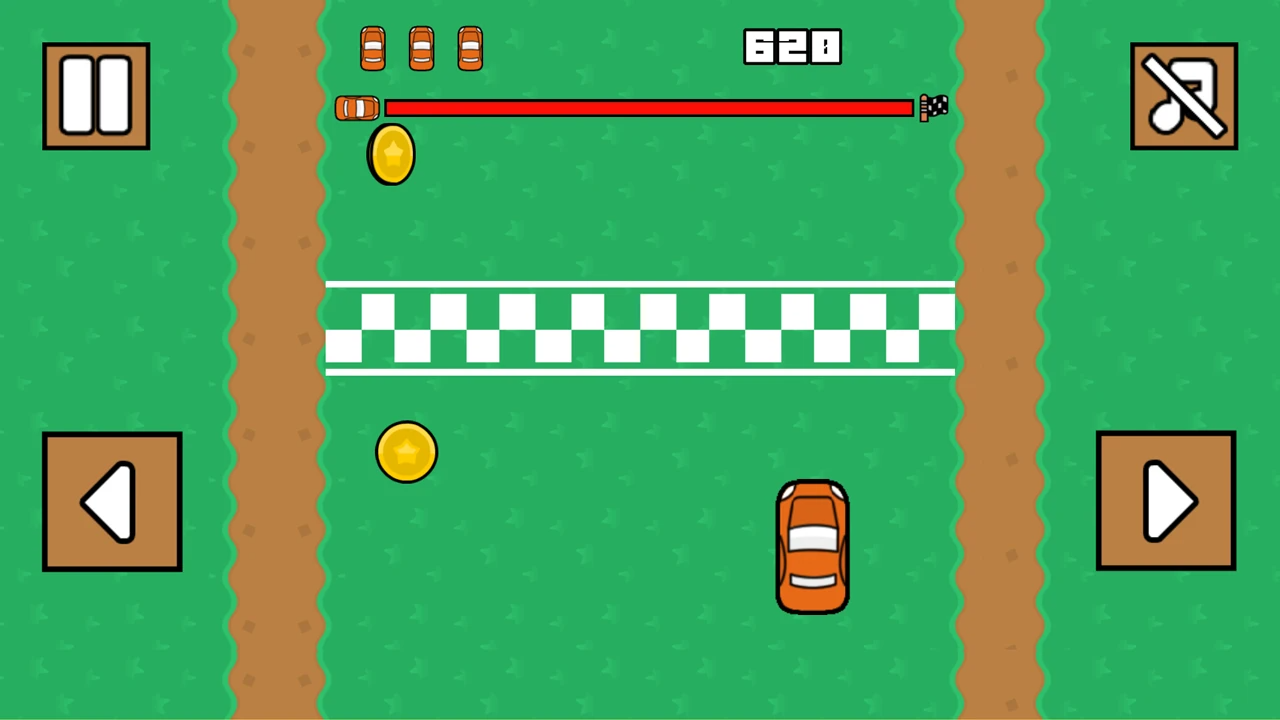
Task: Click the third life car icon
Action: point(469,48)
